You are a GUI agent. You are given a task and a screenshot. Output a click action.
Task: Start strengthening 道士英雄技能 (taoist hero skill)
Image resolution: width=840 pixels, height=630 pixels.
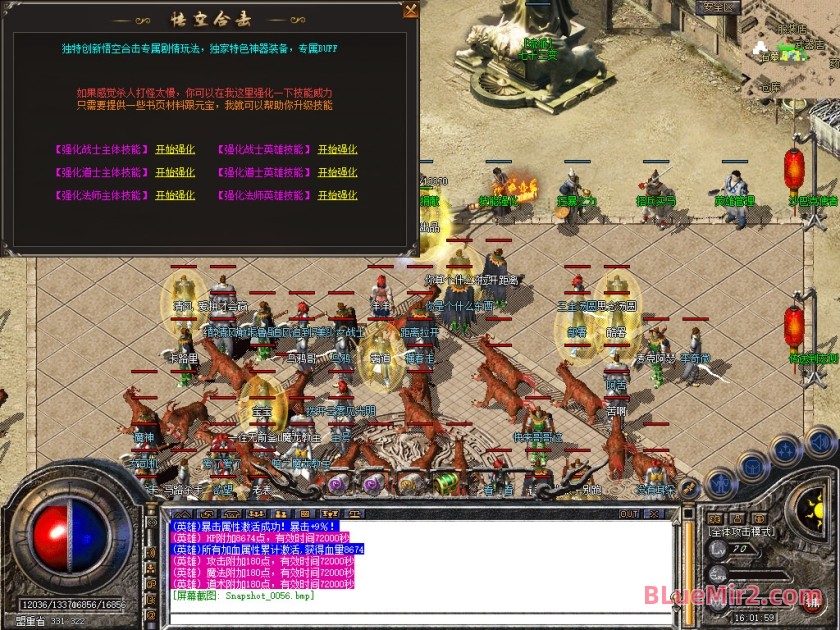tap(337, 172)
